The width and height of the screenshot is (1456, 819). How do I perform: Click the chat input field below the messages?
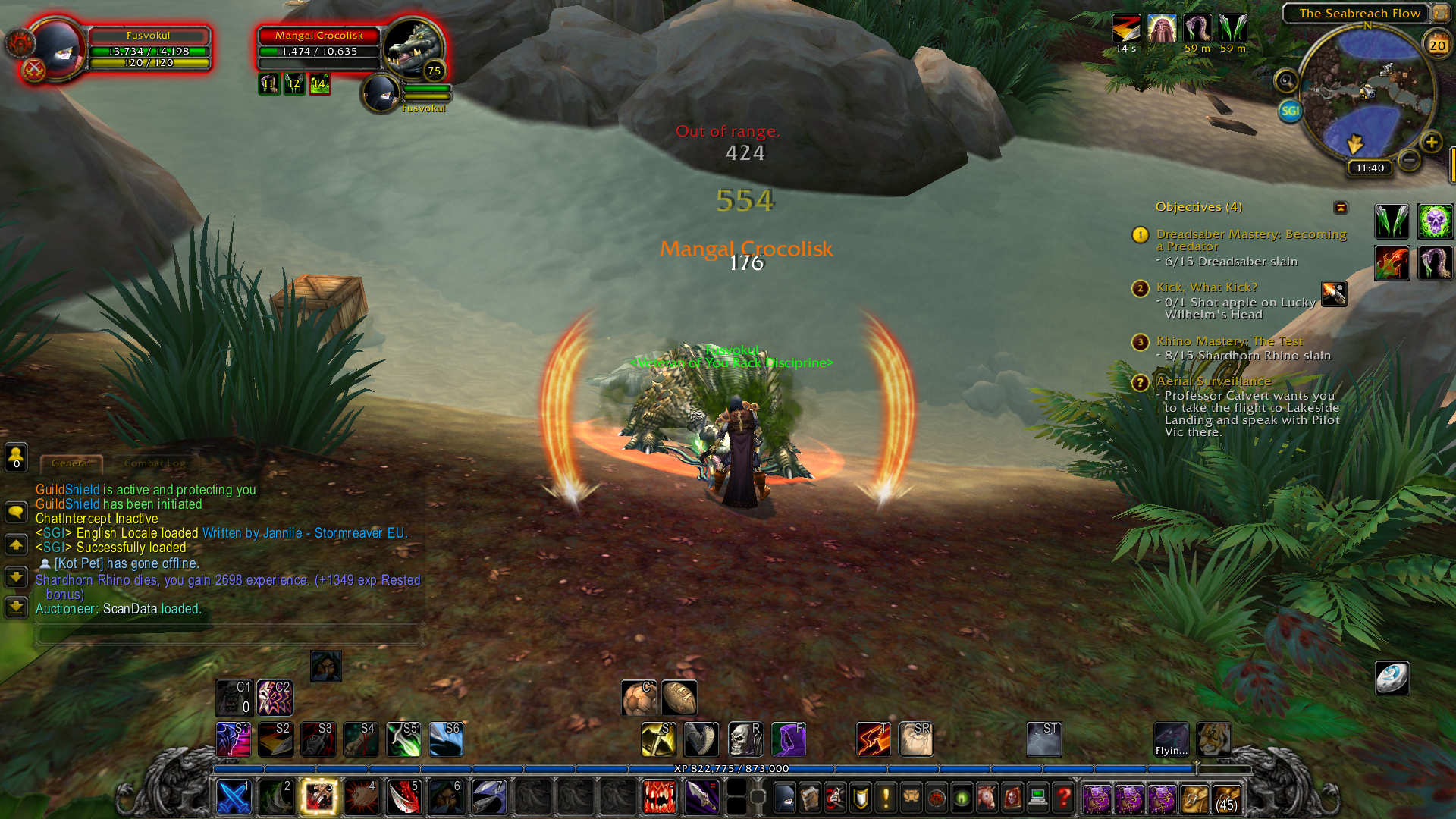tap(227, 634)
